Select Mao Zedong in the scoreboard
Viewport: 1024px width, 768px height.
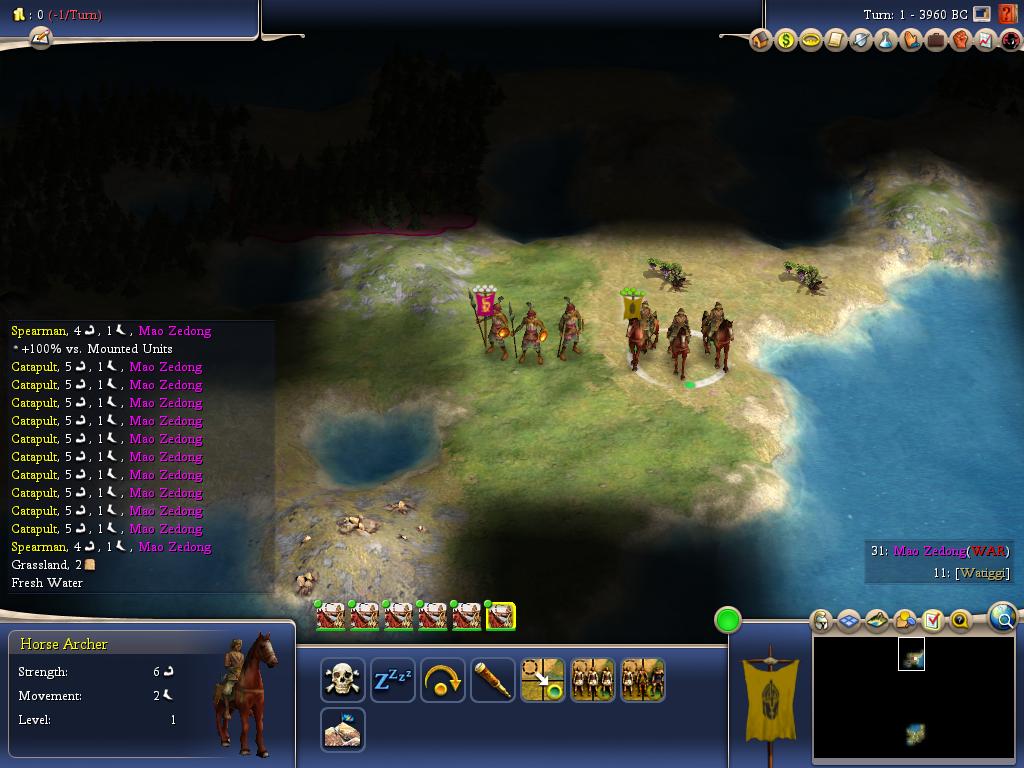929,551
